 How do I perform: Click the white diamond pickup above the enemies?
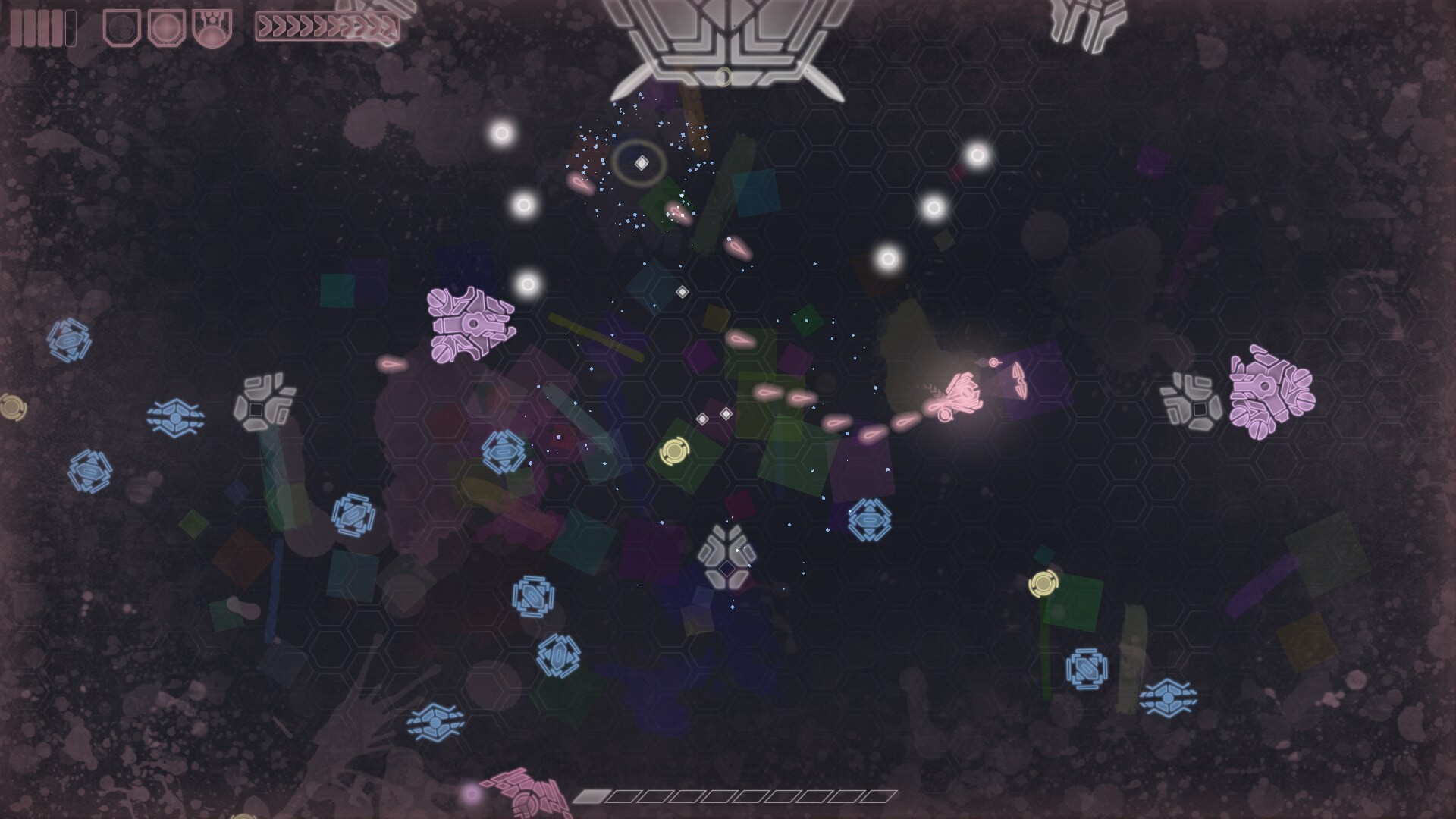pos(642,160)
